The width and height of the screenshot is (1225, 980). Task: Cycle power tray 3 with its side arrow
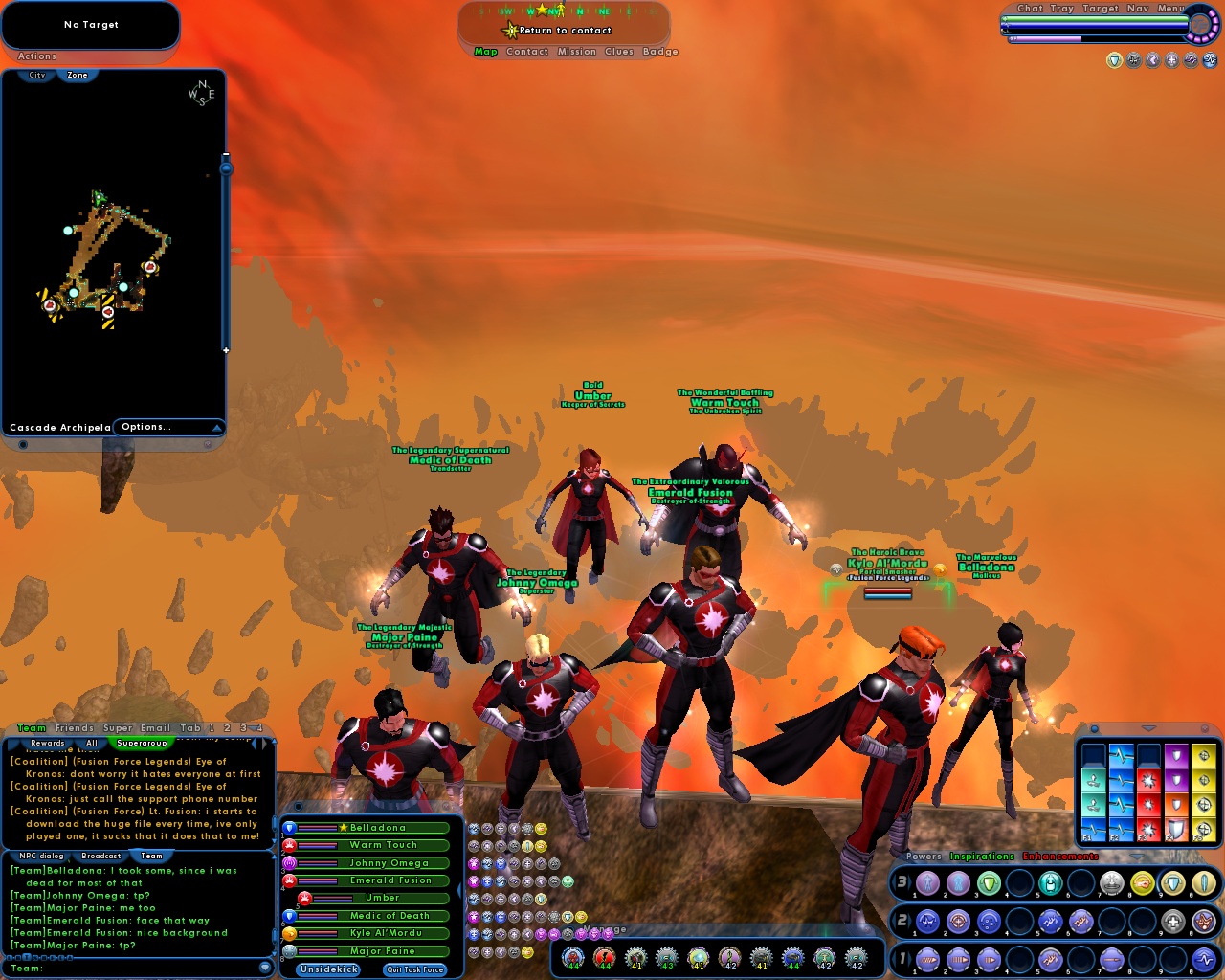pos(895,883)
